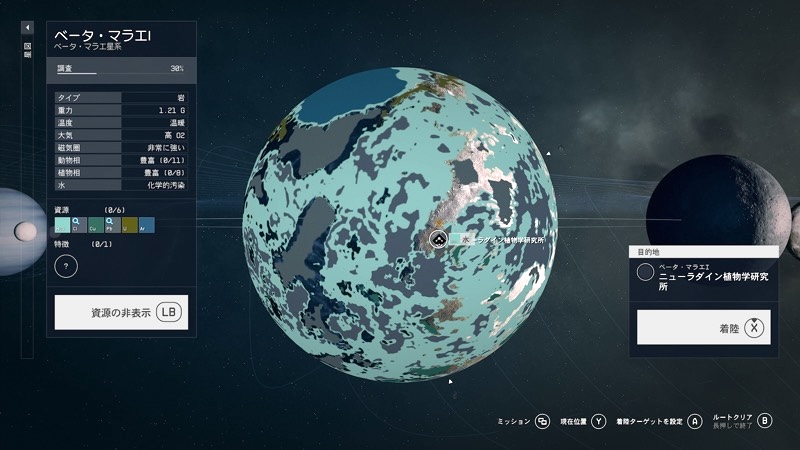The height and width of the screenshot is (450, 800).
Task: Select the ニューラダイン植物学研究所 landing marker on the planet
Action: pyautogui.click(x=438, y=239)
